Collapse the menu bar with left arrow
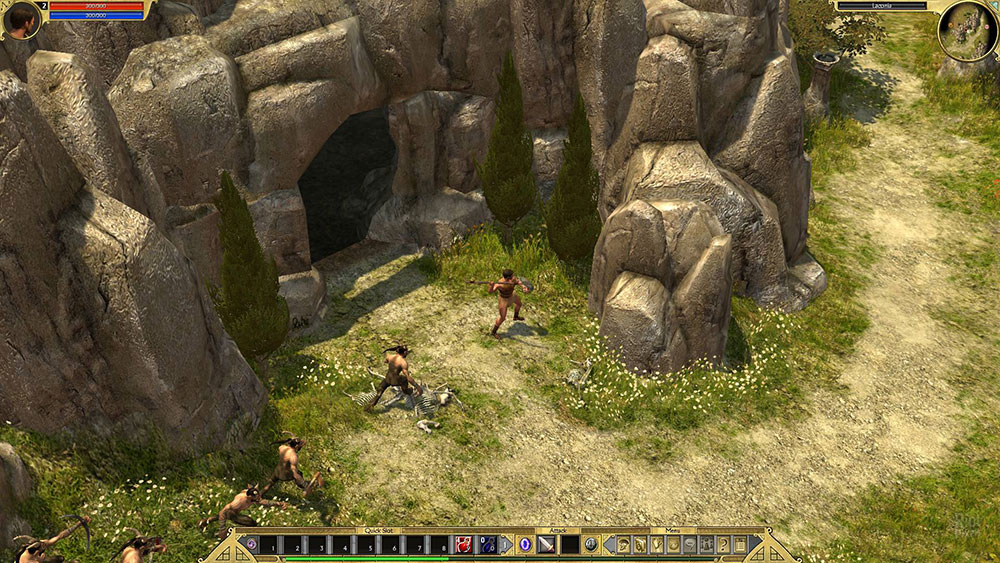The image size is (1000, 563). pos(608,545)
